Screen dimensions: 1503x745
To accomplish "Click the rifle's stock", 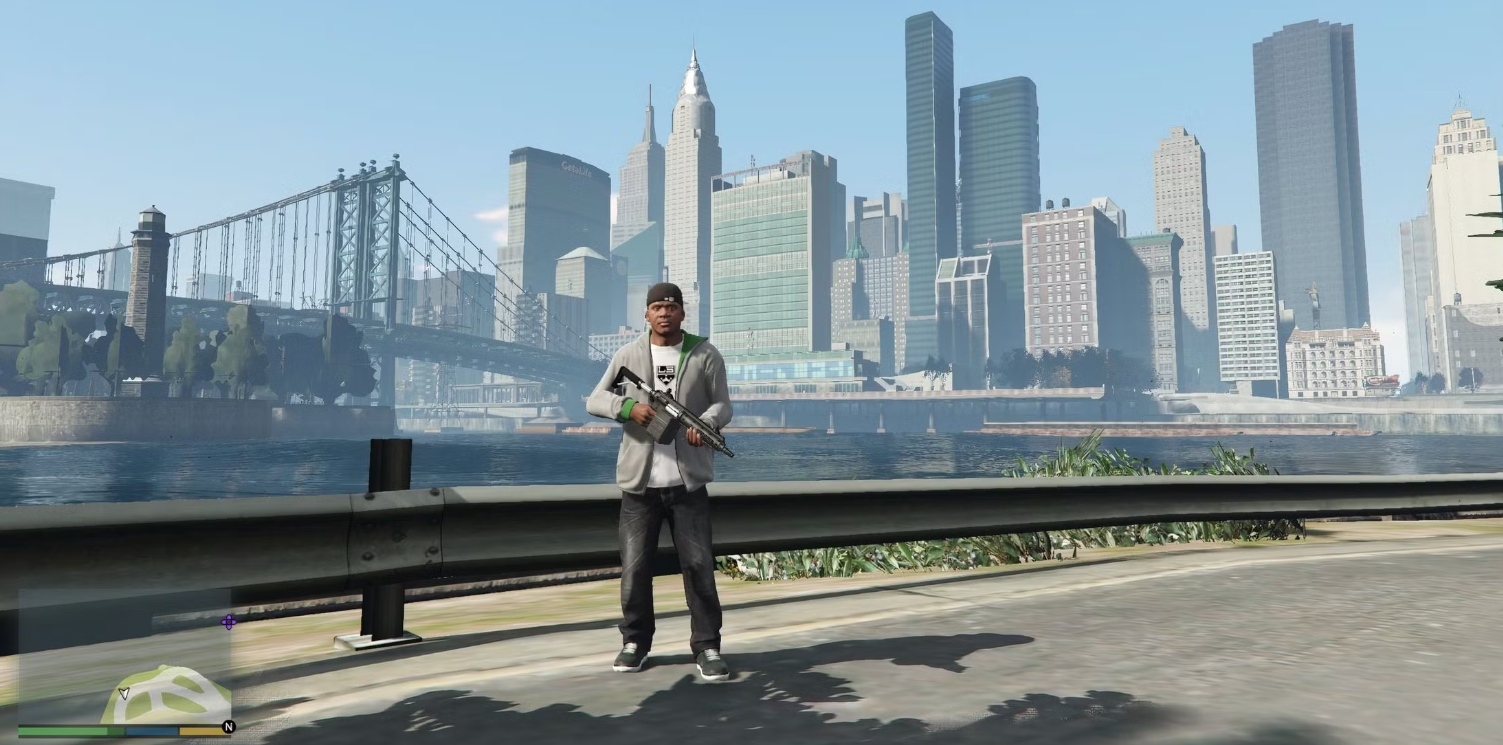I will click(625, 377).
